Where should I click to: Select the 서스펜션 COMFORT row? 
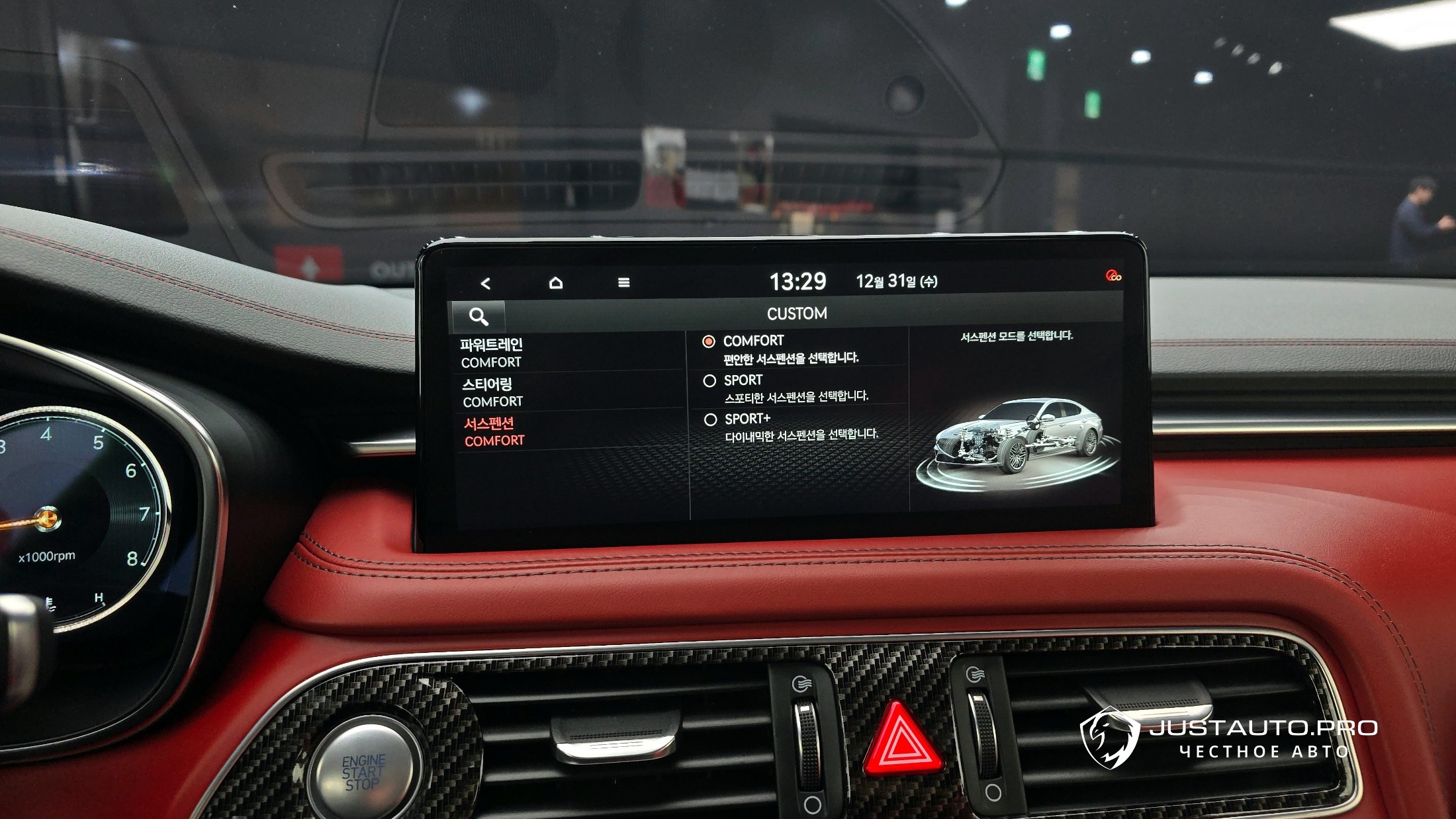[x=569, y=431]
